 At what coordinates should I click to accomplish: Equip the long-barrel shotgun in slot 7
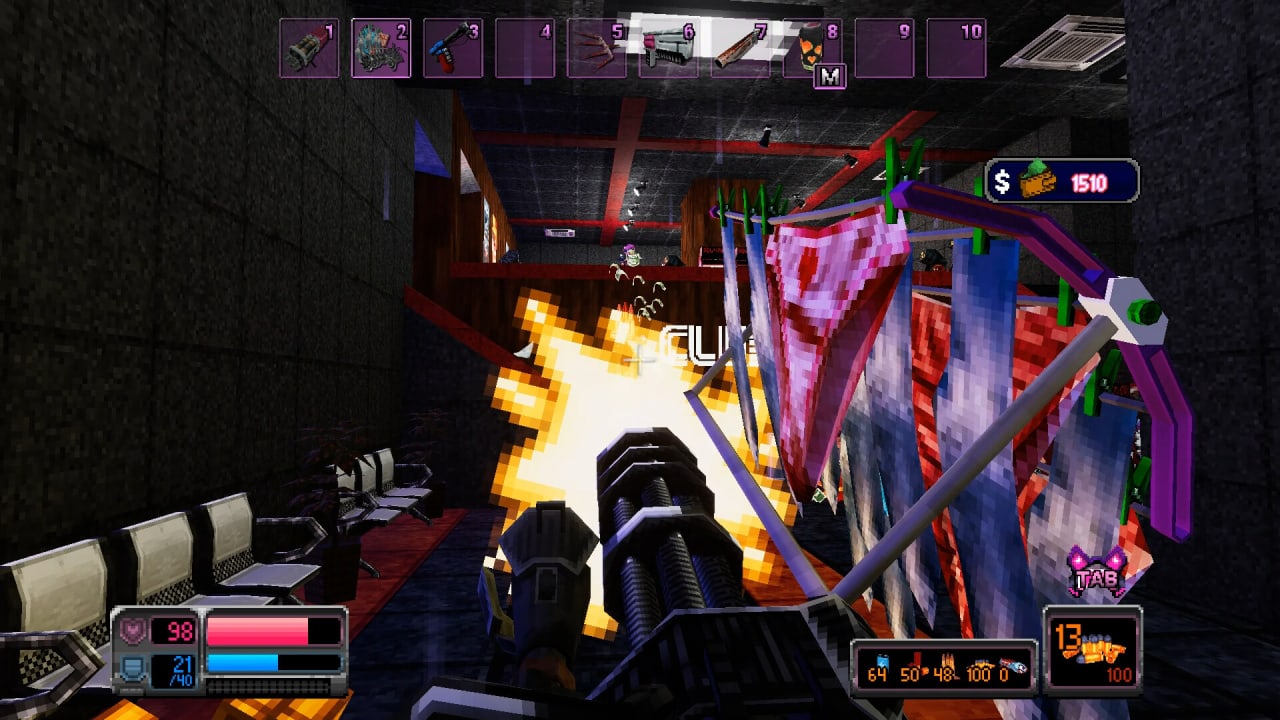[741, 48]
